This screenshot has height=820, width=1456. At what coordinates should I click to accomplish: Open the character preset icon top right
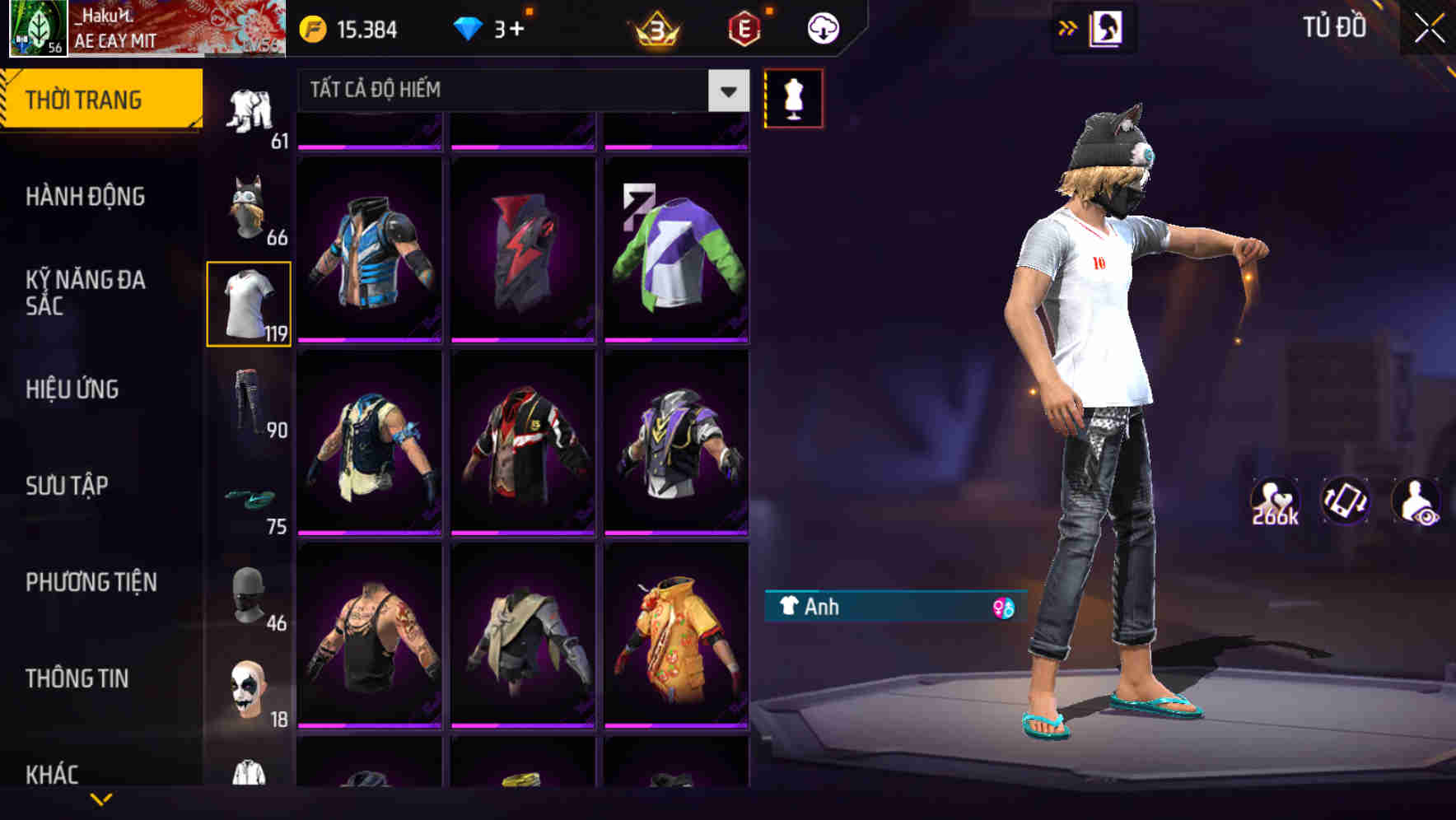(x=1104, y=27)
